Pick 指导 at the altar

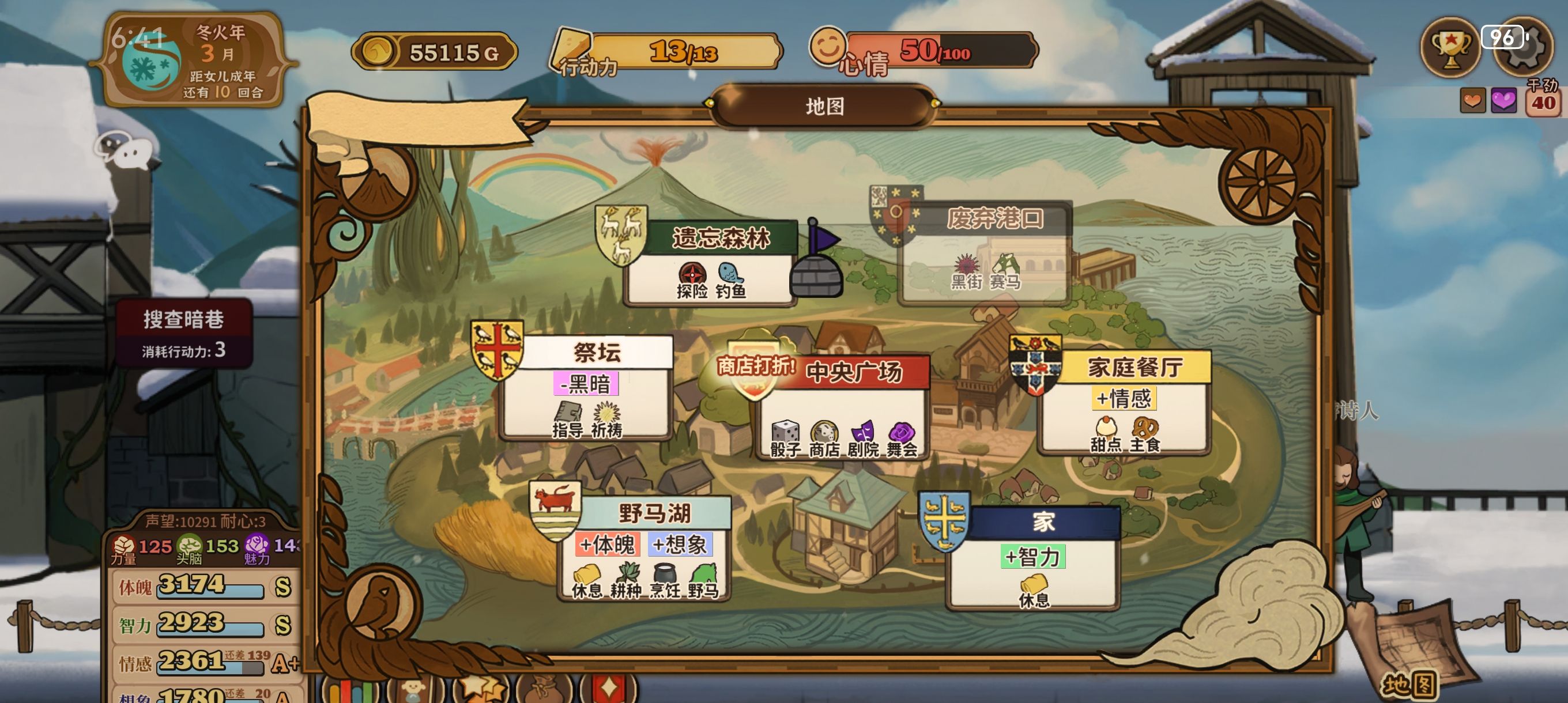(567, 420)
